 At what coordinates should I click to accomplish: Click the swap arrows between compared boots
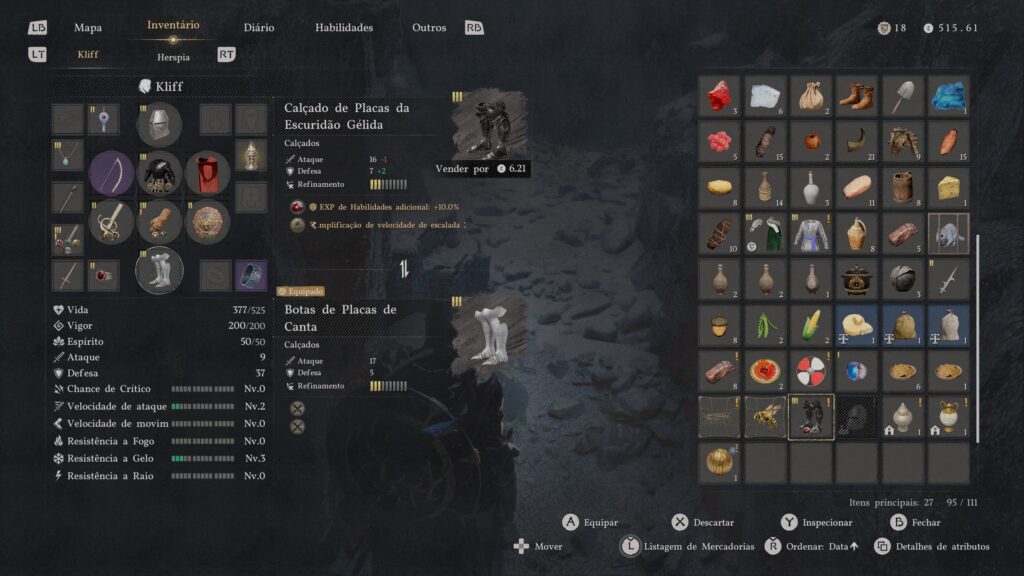(405, 268)
